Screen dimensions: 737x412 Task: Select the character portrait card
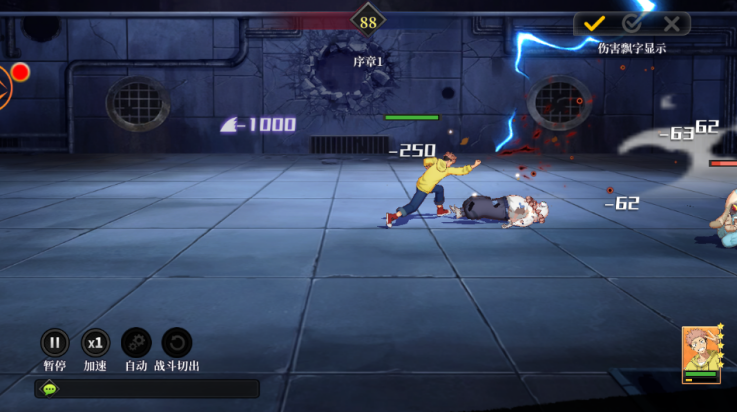coord(701,354)
